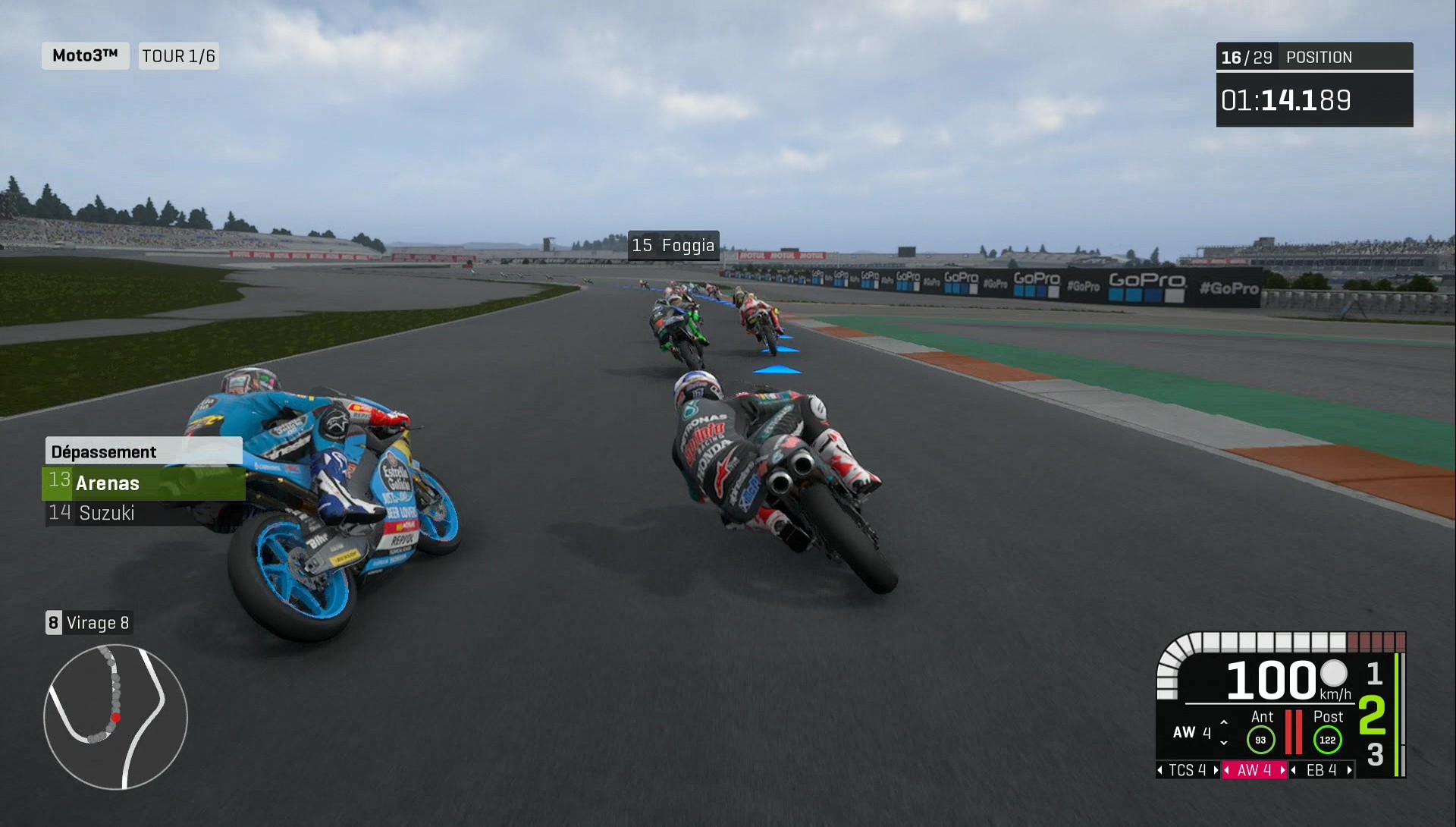Select the track minimap circle
The width and height of the screenshot is (1456, 827).
tap(115, 717)
